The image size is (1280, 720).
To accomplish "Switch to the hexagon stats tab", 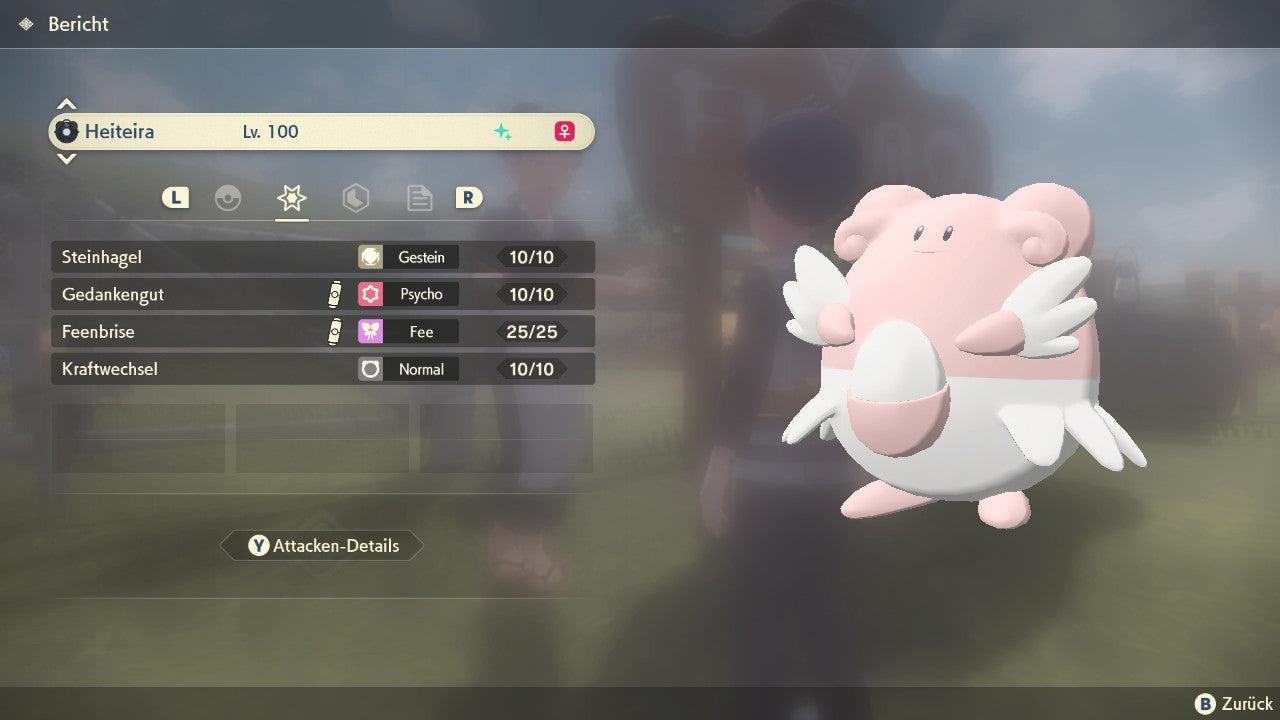I will coord(356,198).
